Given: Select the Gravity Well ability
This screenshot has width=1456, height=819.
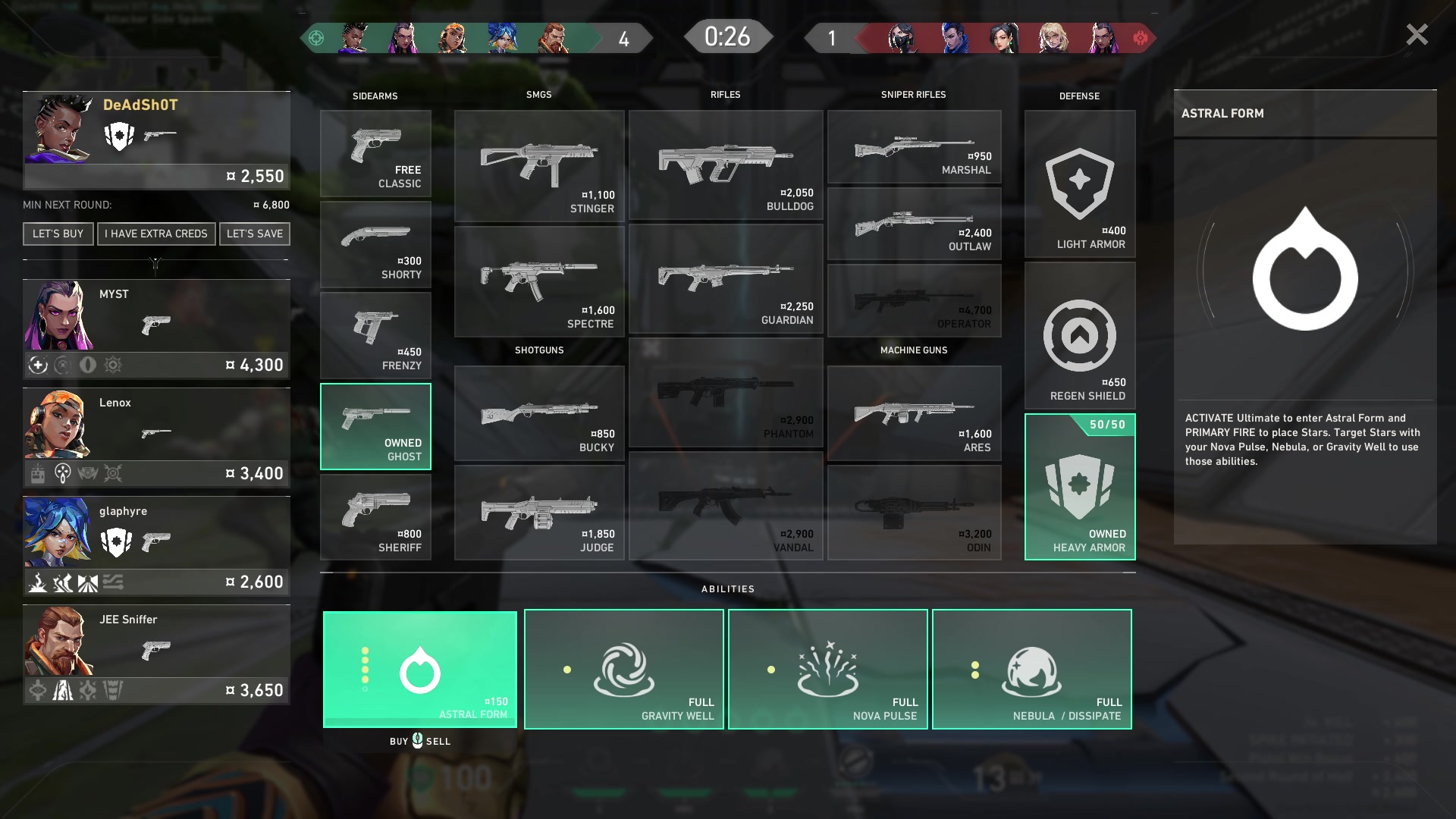Looking at the screenshot, I should (x=623, y=669).
